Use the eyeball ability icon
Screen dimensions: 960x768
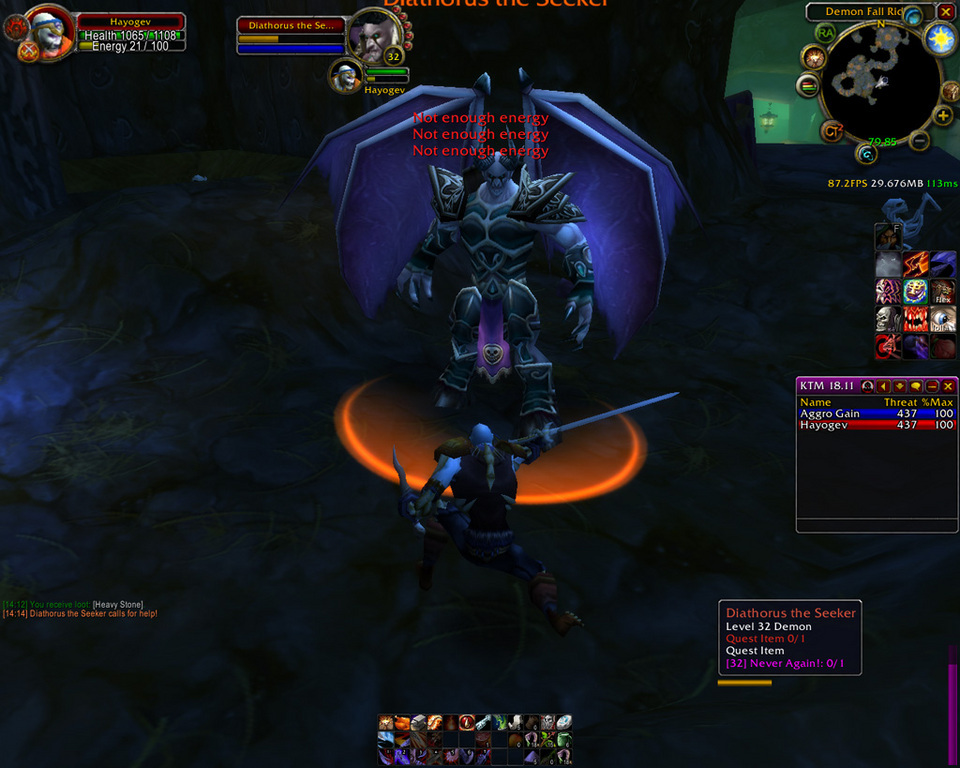943,319
